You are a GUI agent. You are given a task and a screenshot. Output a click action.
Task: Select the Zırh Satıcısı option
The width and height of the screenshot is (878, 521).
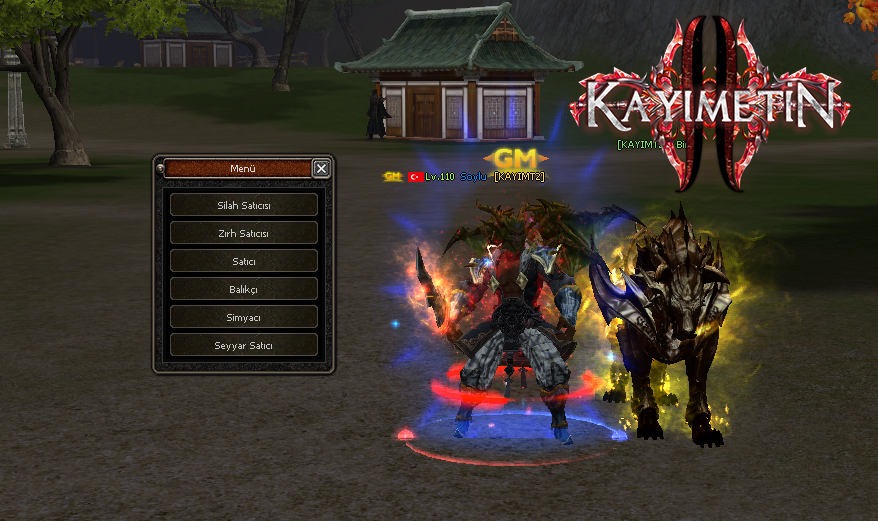[244, 233]
